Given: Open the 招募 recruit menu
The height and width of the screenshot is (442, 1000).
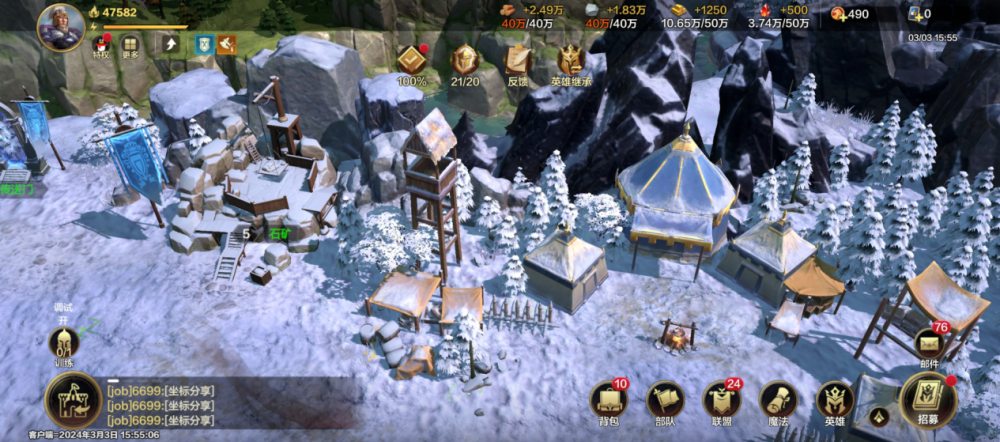Looking at the screenshot, I should (x=928, y=400).
